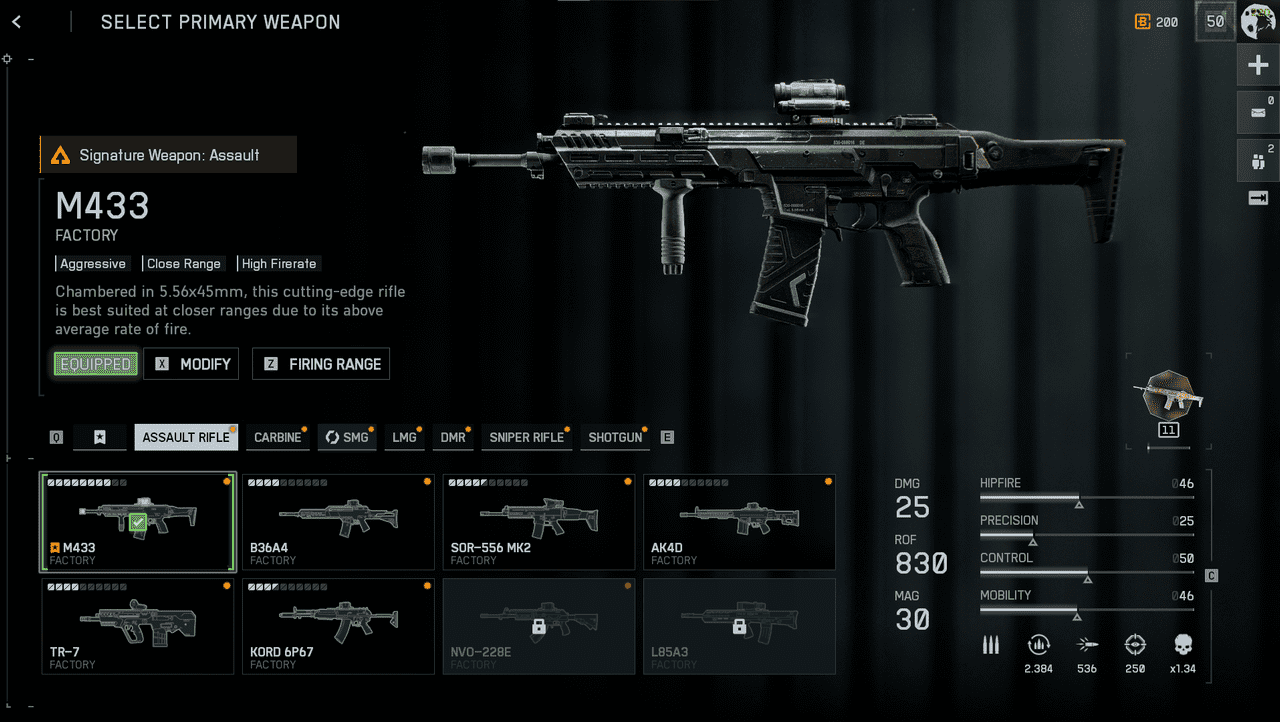Click the ammo magazine icon near the stats
The image size is (1280, 722).
coord(990,645)
